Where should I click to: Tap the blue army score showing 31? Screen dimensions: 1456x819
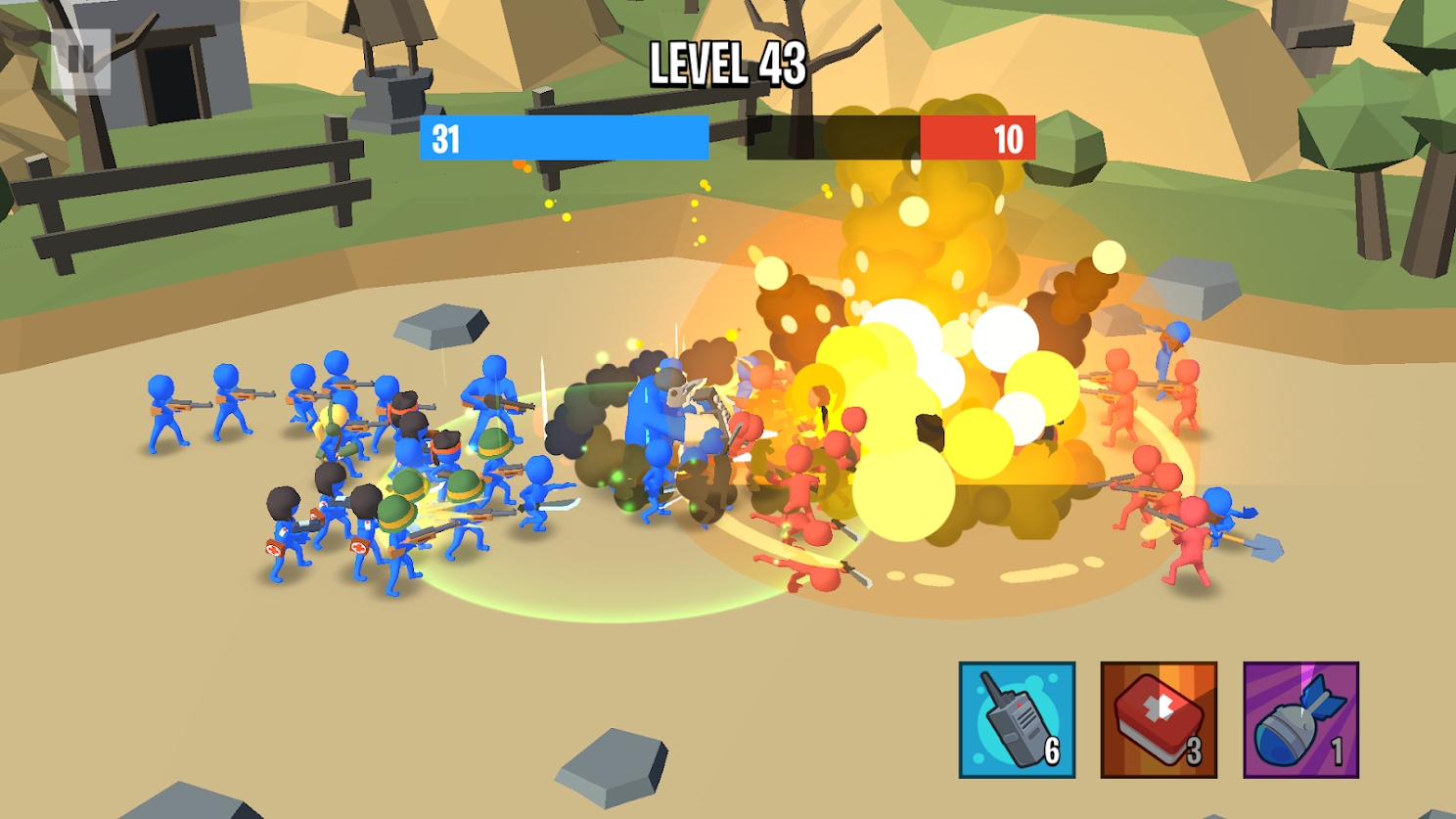pyautogui.click(x=443, y=140)
